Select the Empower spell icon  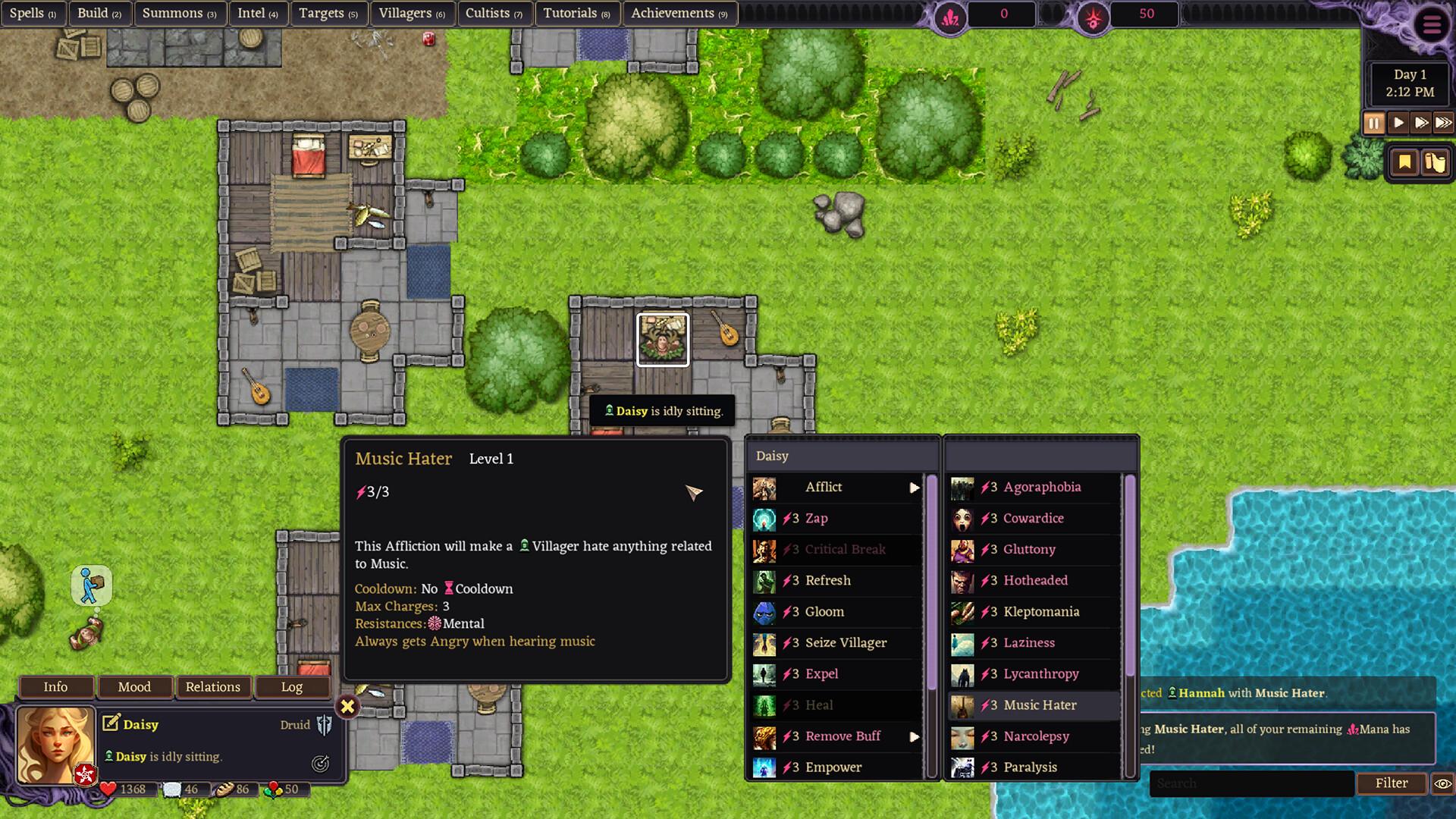[764, 767]
